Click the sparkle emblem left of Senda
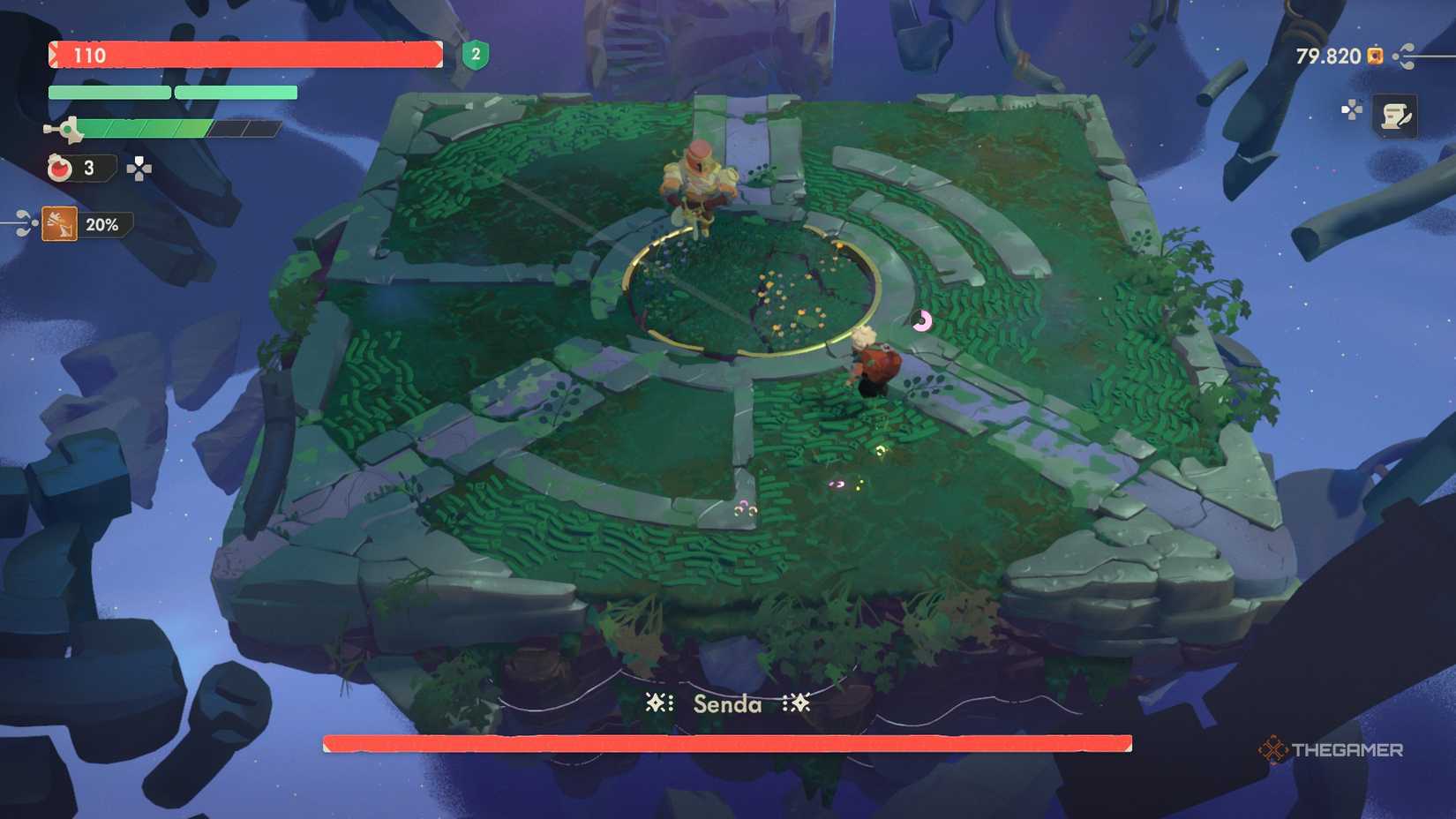Viewport: 1456px width, 819px height. click(x=657, y=703)
